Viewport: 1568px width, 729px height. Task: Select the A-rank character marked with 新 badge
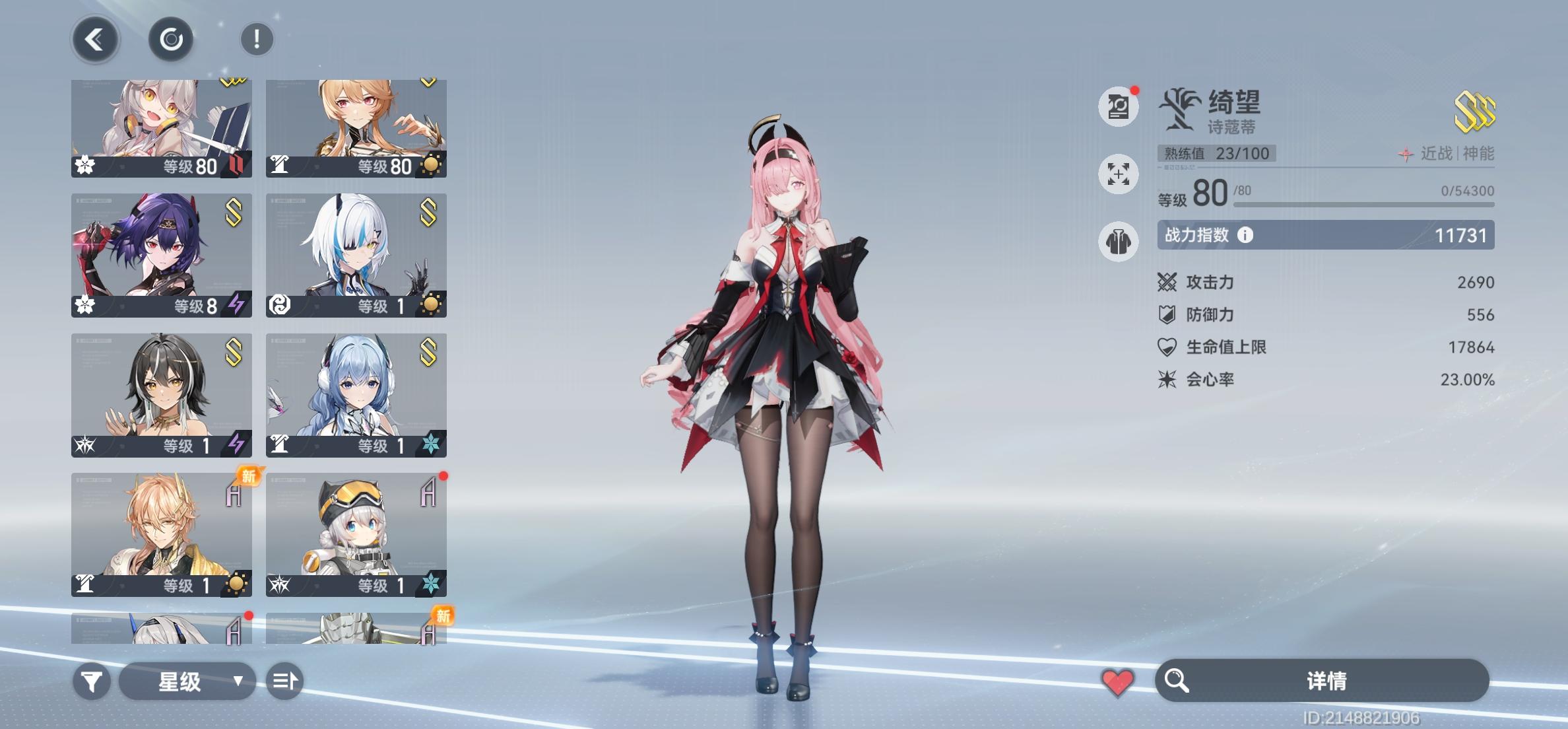click(162, 534)
